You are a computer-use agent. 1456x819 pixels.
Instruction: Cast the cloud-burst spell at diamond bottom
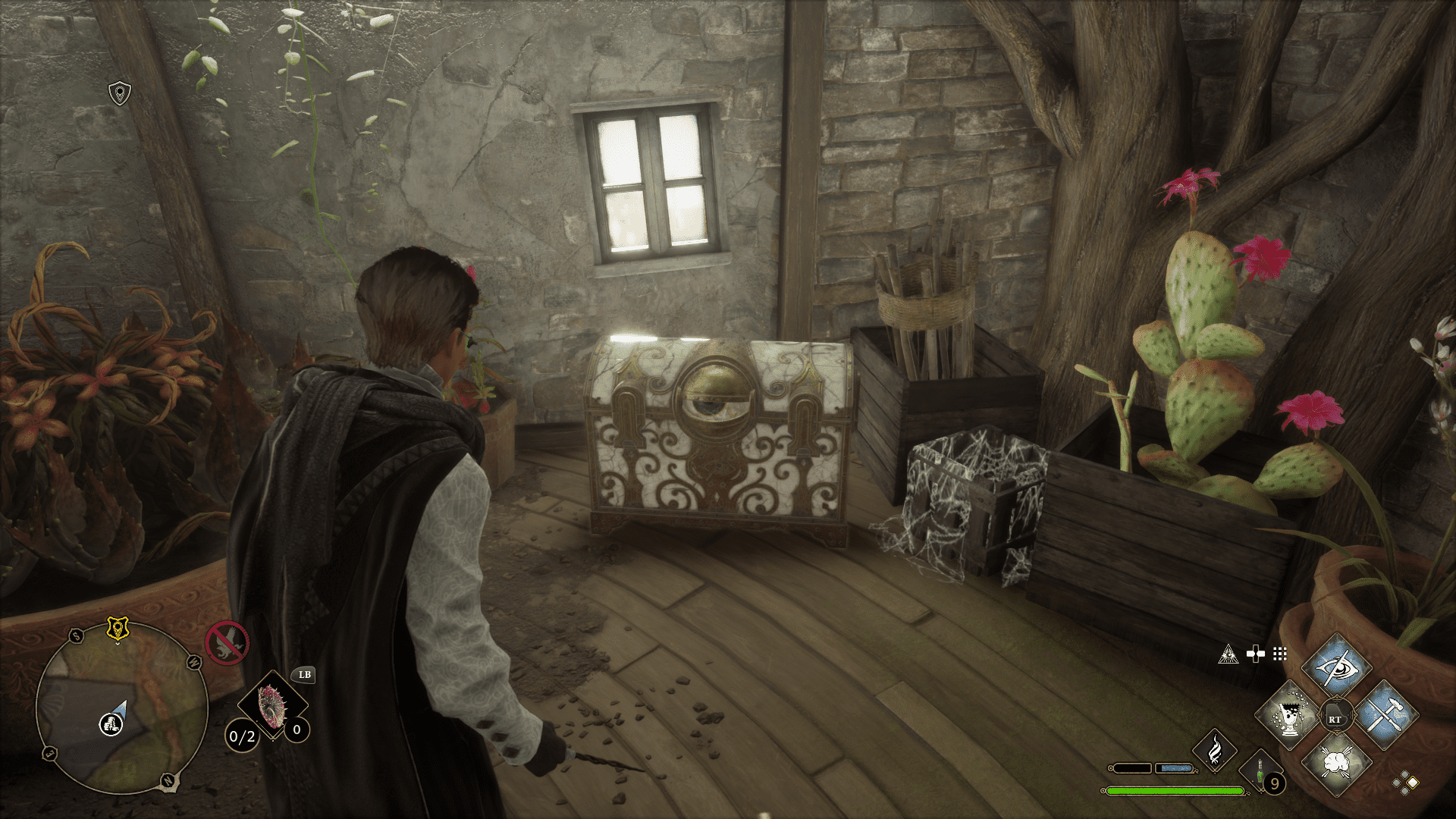(1337, 764)
